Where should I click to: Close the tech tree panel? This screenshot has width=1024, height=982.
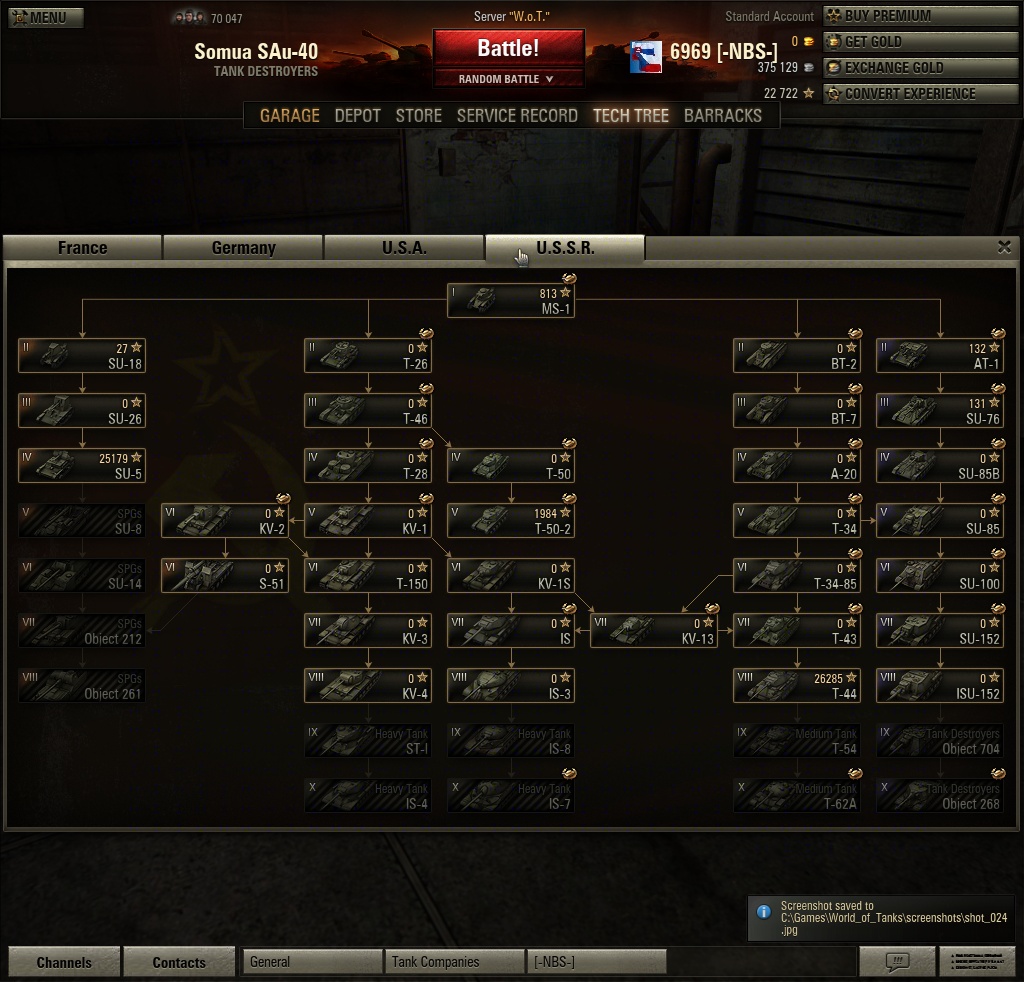coord(1004,248)
